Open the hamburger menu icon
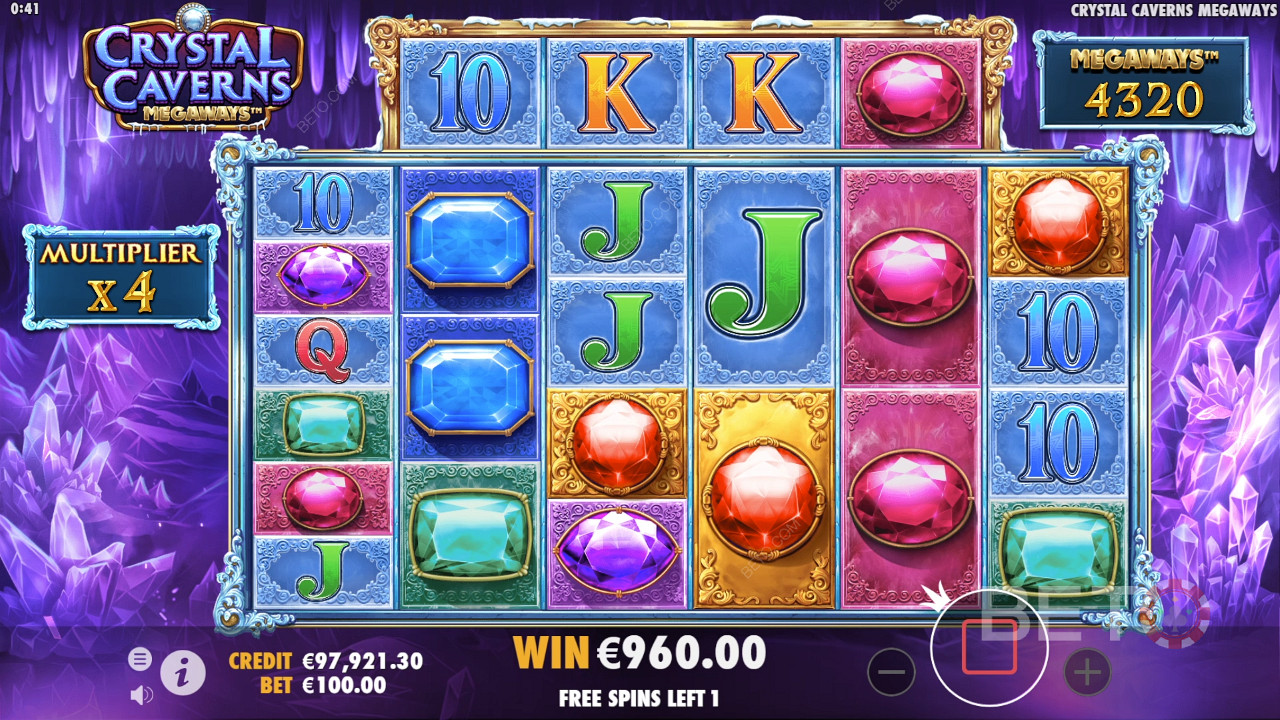This screenshot has width=1280, height=720. pos(140,658)
